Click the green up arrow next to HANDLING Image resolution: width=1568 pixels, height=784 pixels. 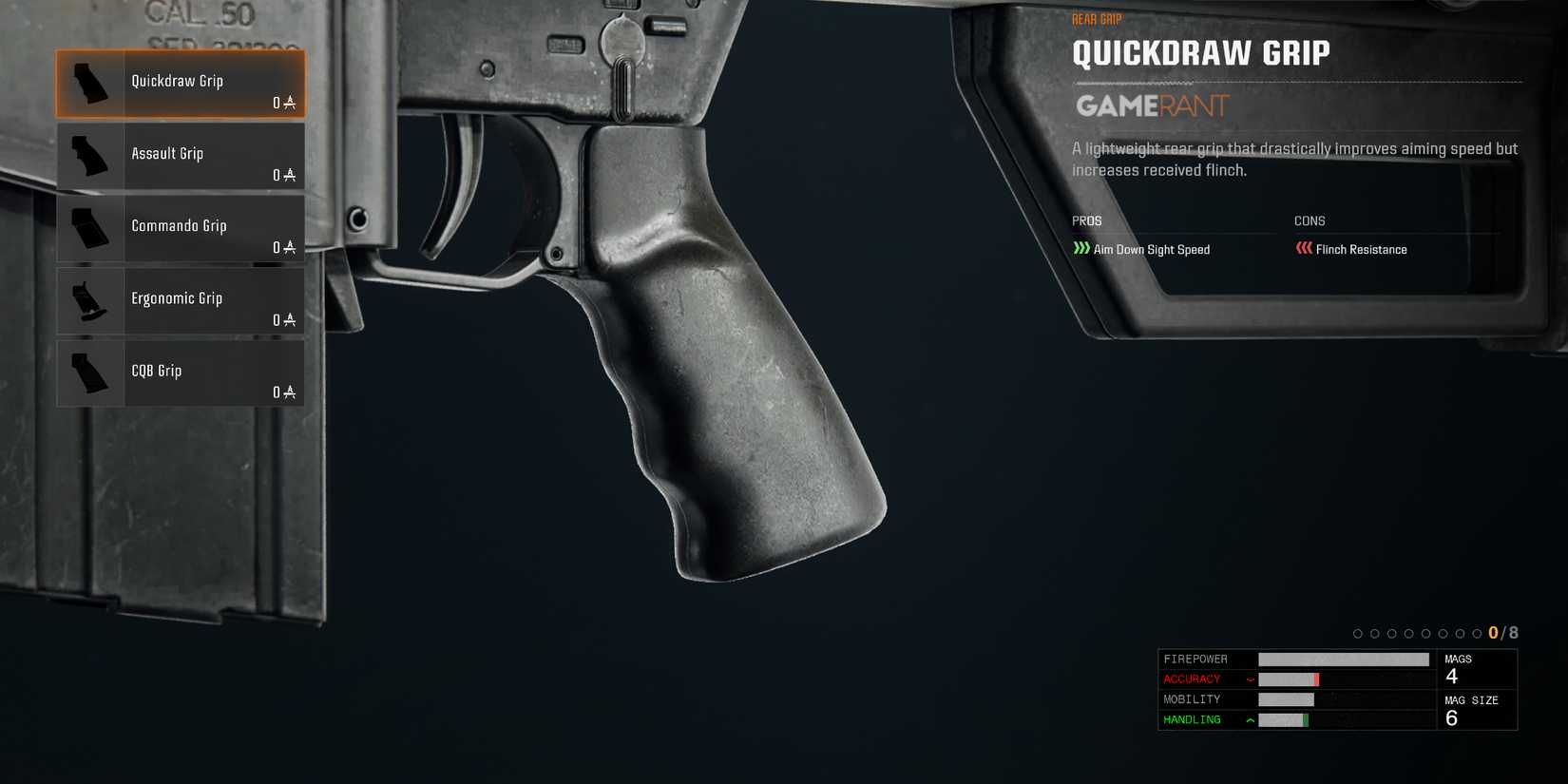coord(1251,719)
